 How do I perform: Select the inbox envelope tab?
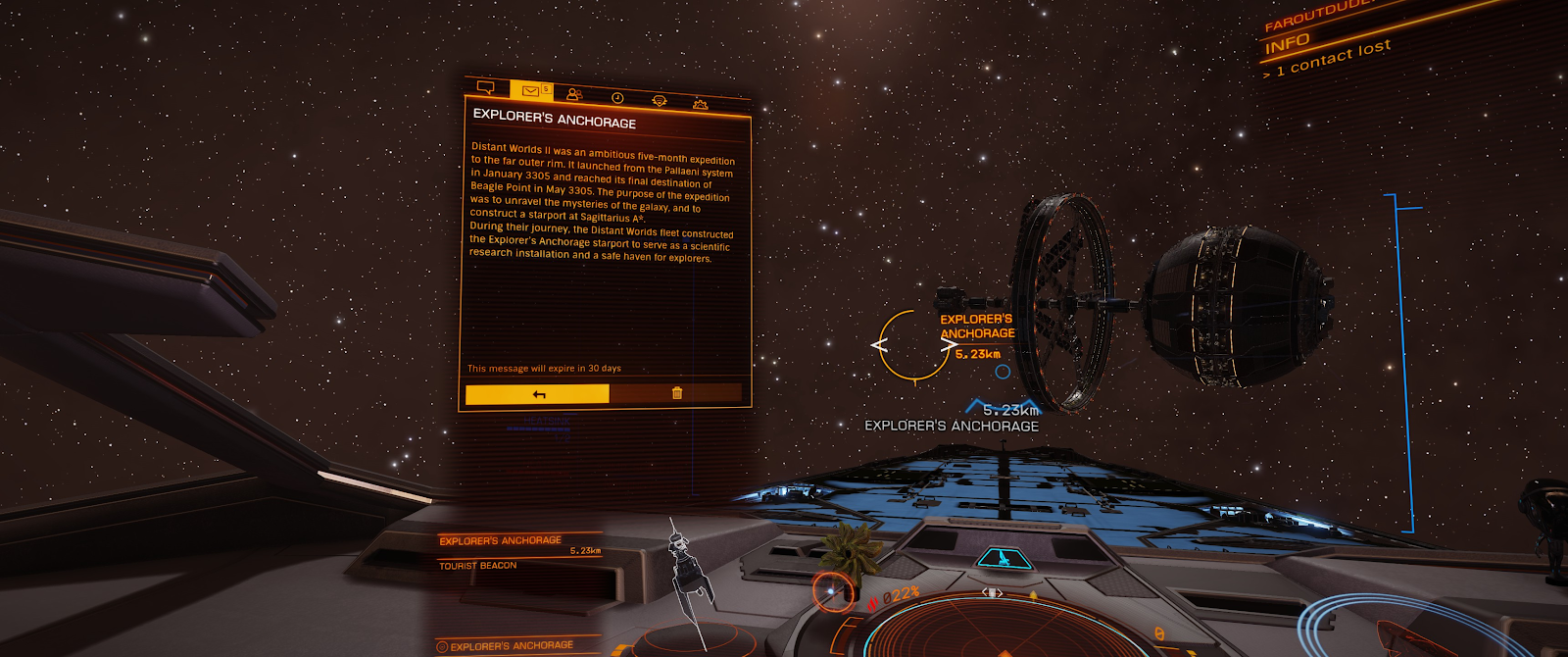[530, 91]
